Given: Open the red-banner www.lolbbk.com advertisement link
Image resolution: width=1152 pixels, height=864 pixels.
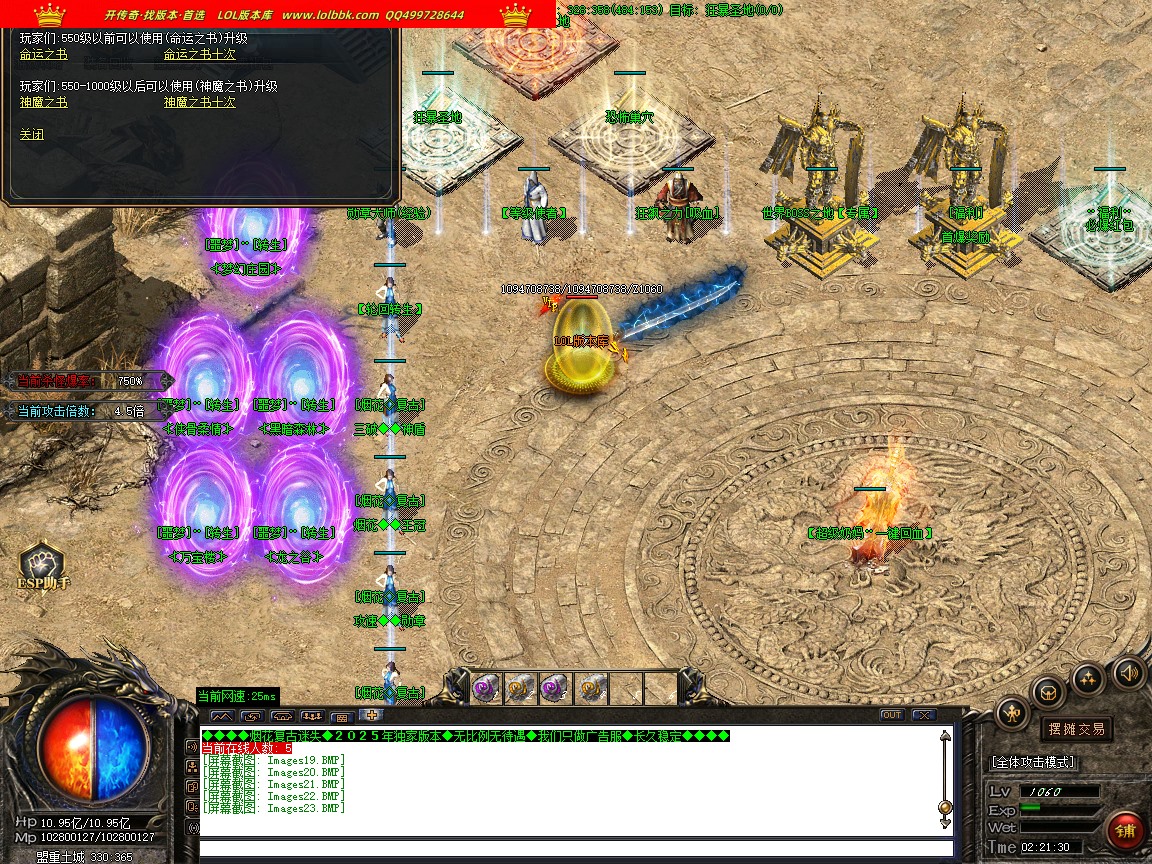Looking at the screenshot, I should tap(330, 15).
